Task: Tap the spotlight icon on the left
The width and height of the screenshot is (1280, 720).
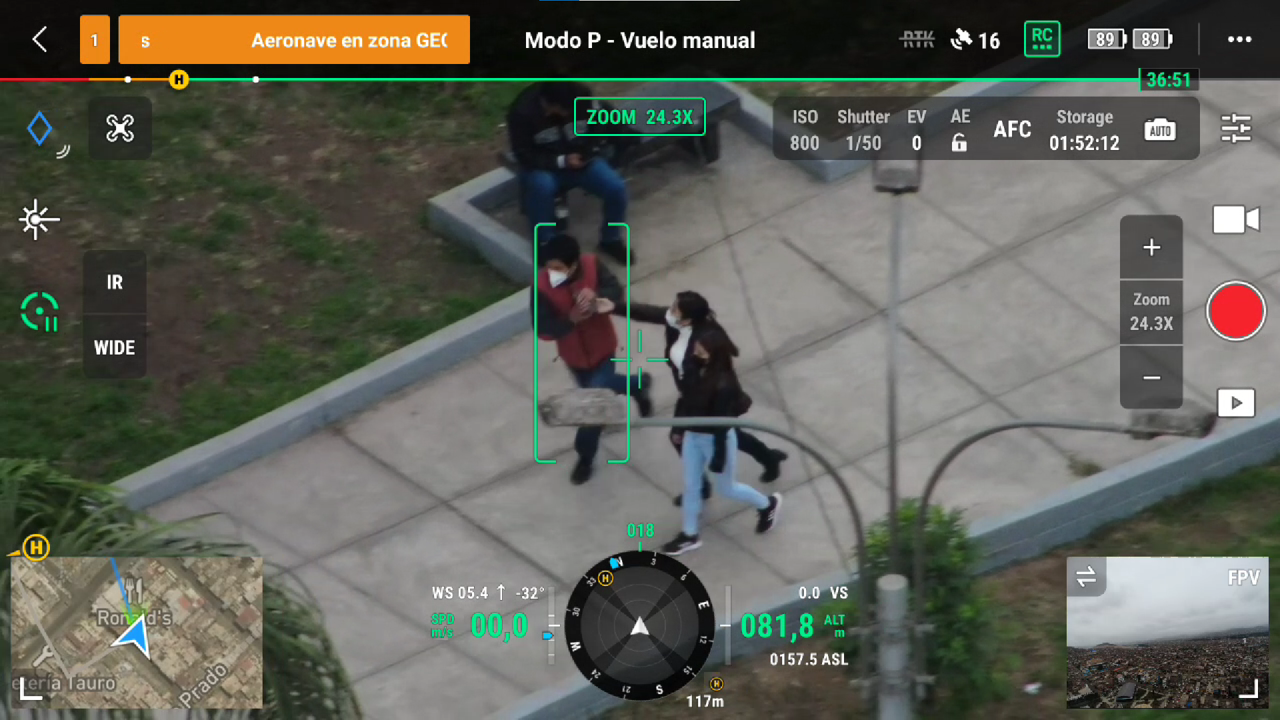Action: point(39,219)
